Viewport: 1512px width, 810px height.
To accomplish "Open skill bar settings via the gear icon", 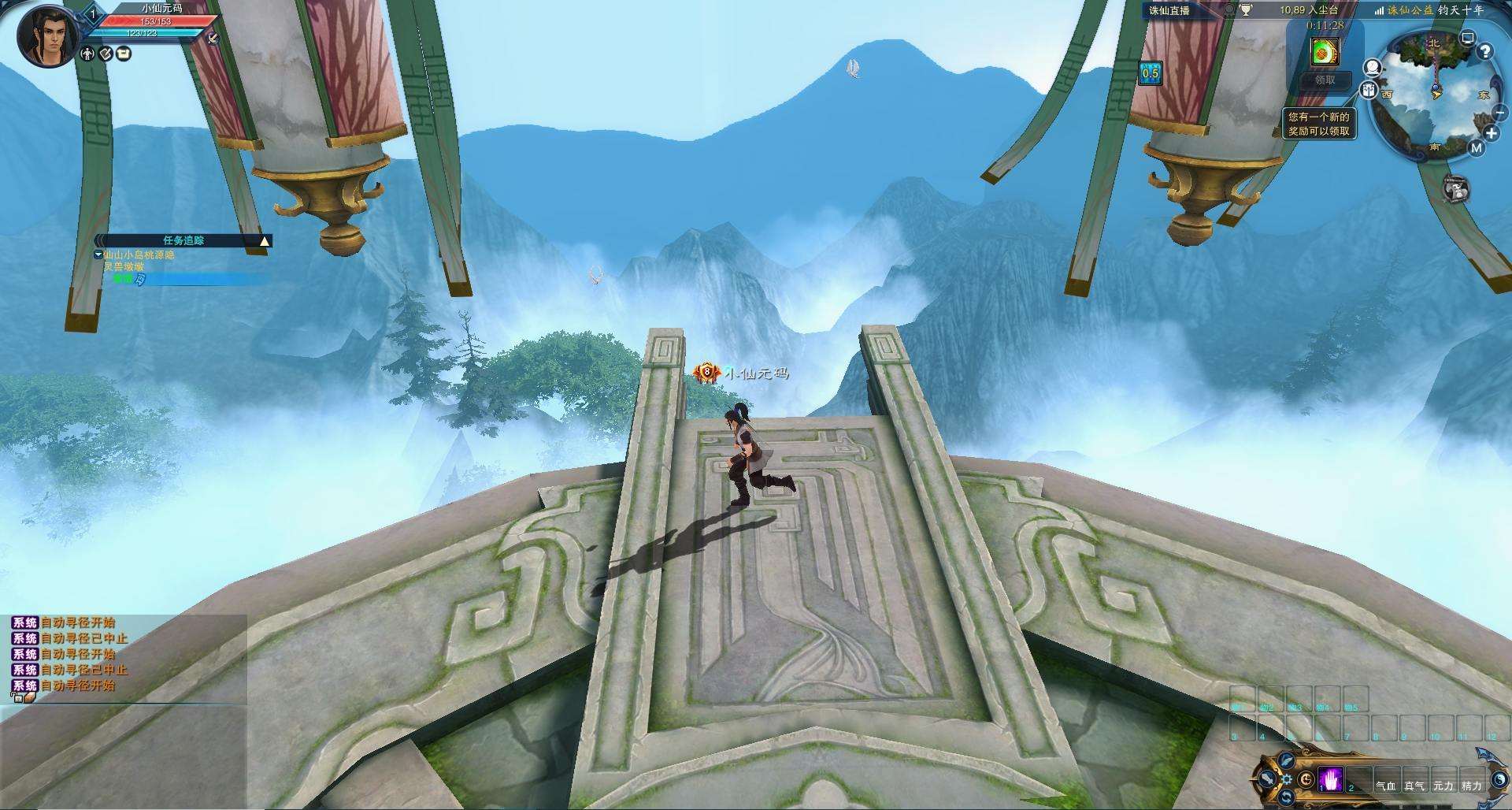I will [x=1287, y=779].
